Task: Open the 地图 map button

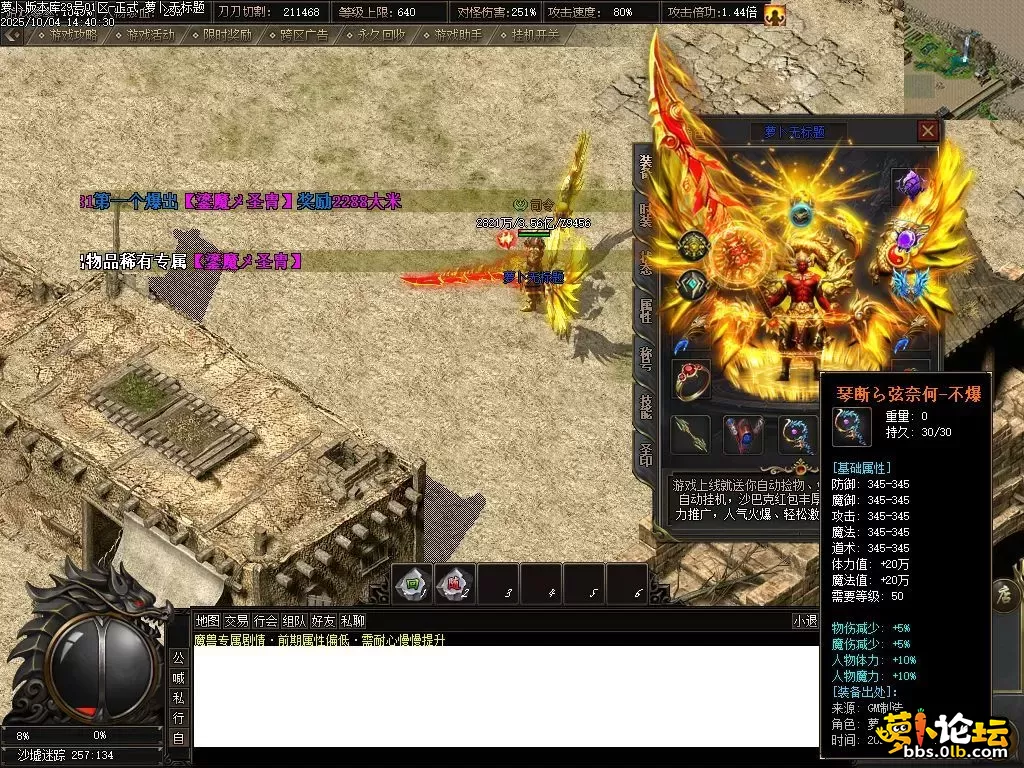Action: (x=207, y=621)
